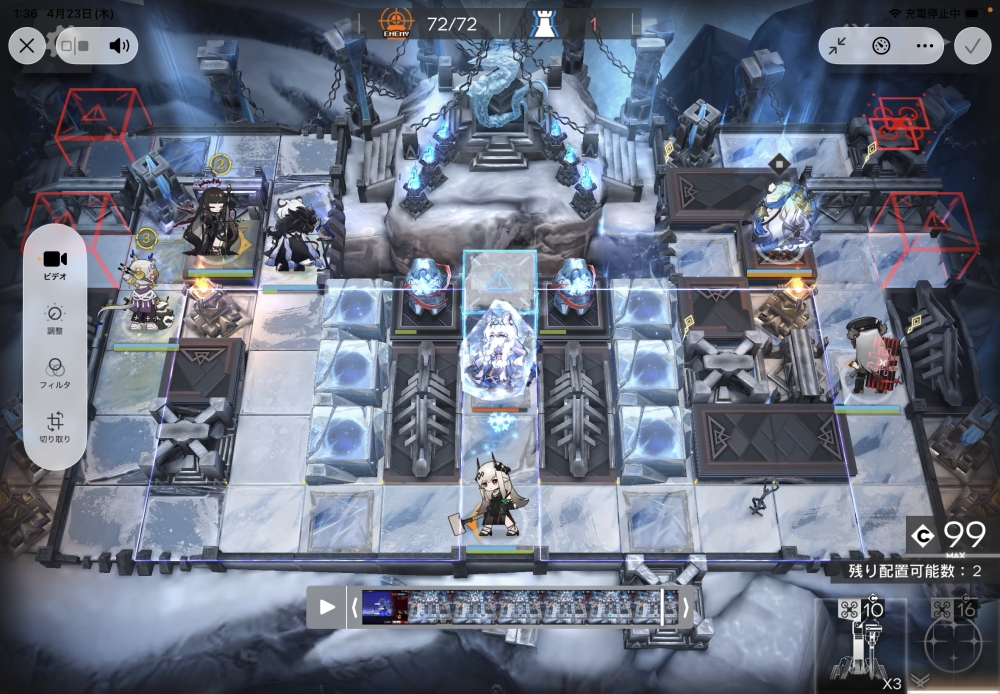
Task: Open the playback speed dial control
Action: [x=881, y=45]
